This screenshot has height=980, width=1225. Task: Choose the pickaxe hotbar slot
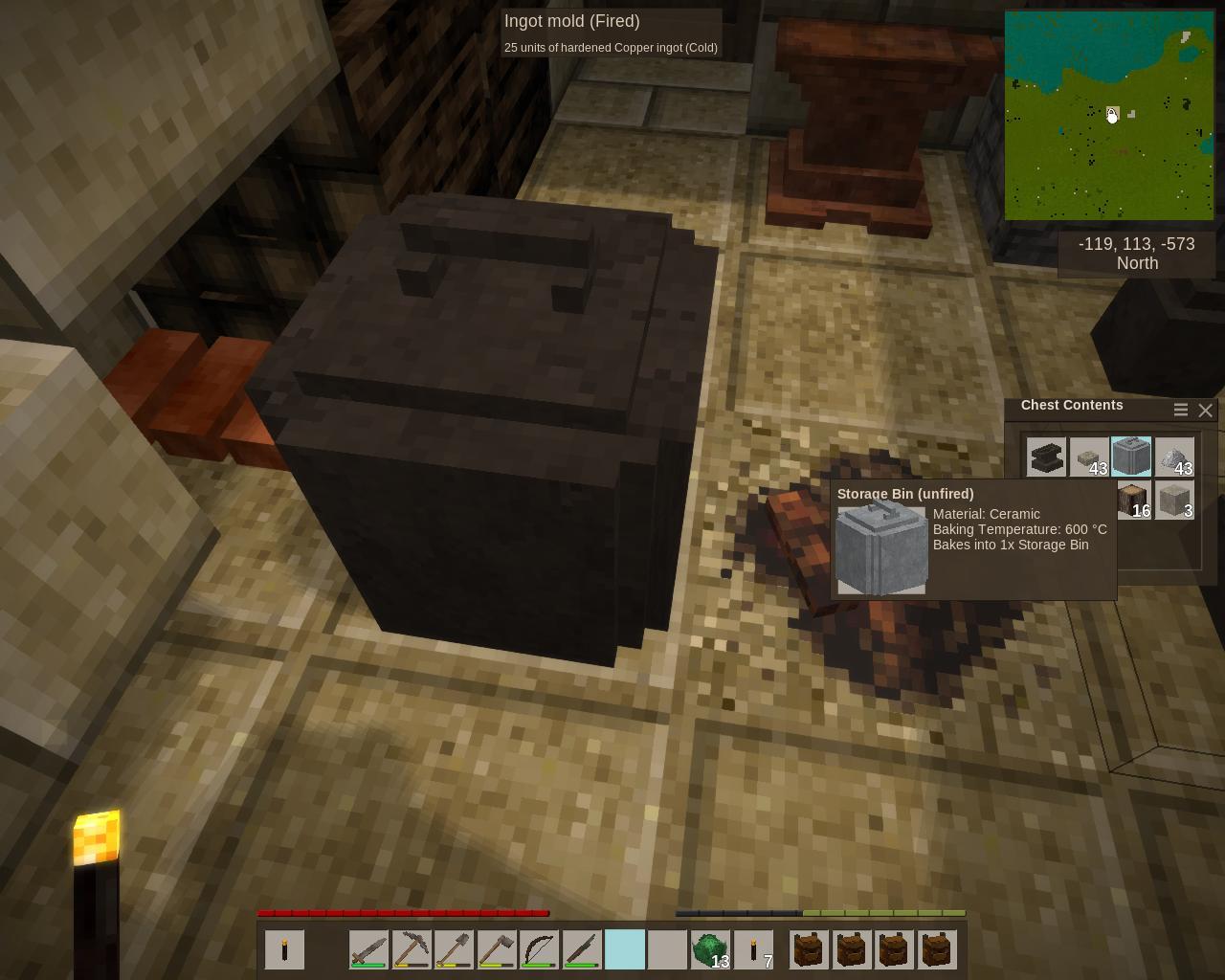point(412,950)
